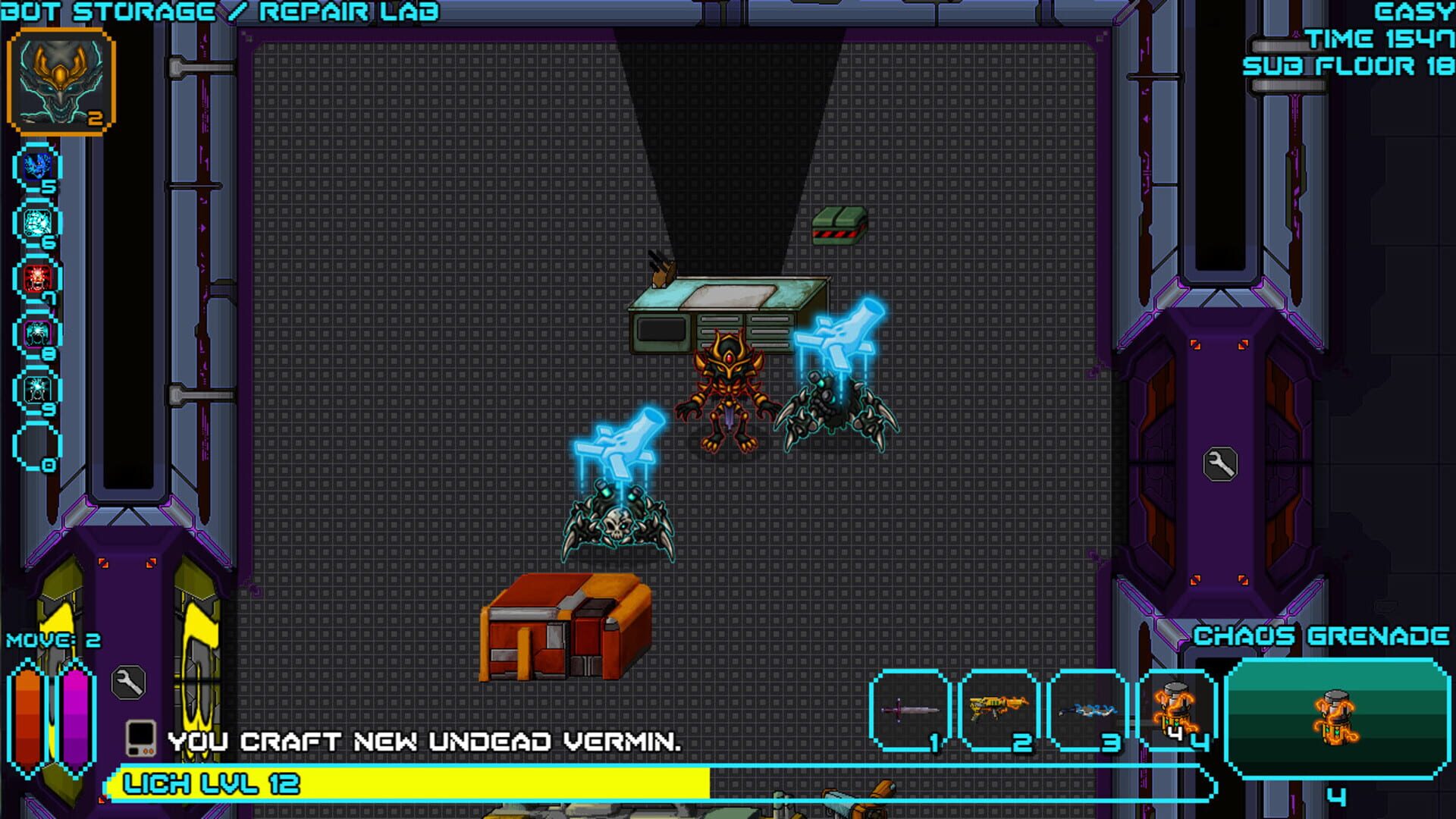Pick the chaos grenade in slot 4
The image size is (1456, 819).
click(1176, 711)
